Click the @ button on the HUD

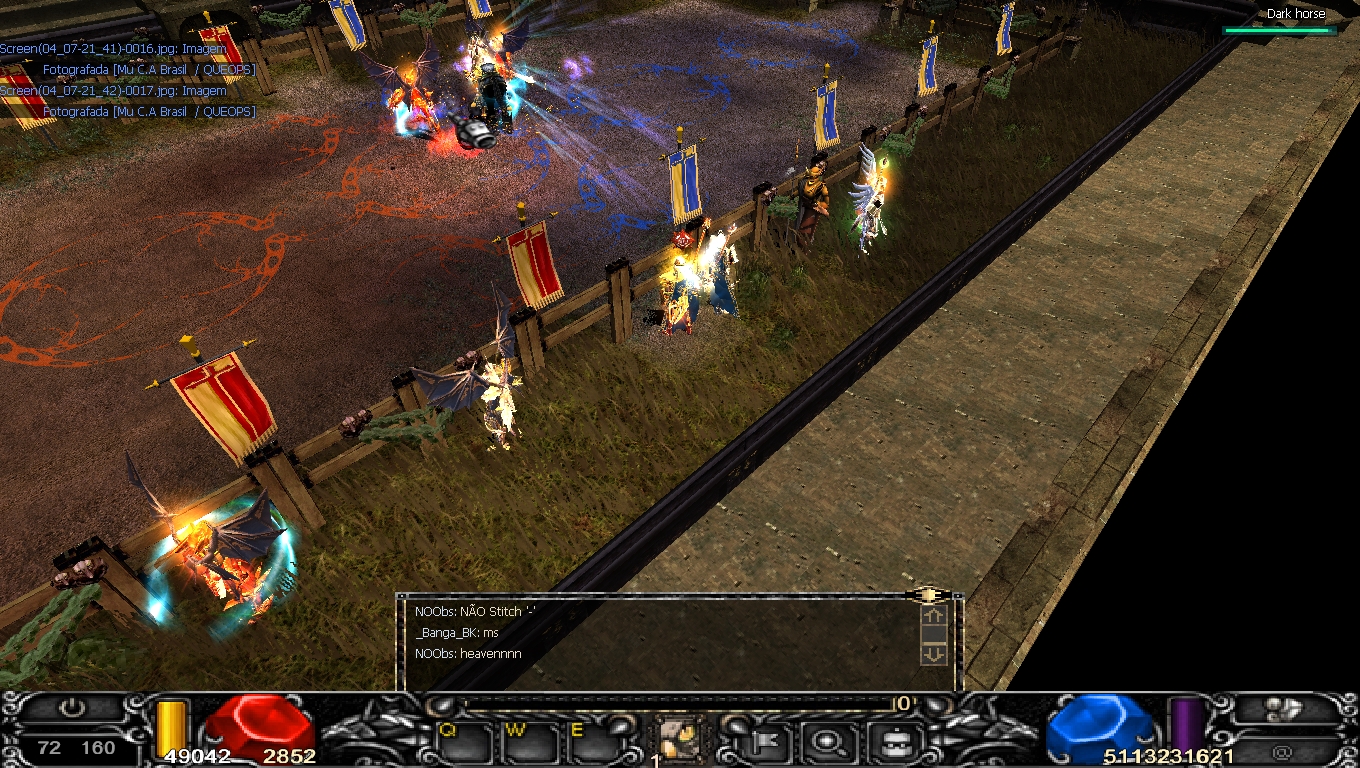[x=1283, y=751]
